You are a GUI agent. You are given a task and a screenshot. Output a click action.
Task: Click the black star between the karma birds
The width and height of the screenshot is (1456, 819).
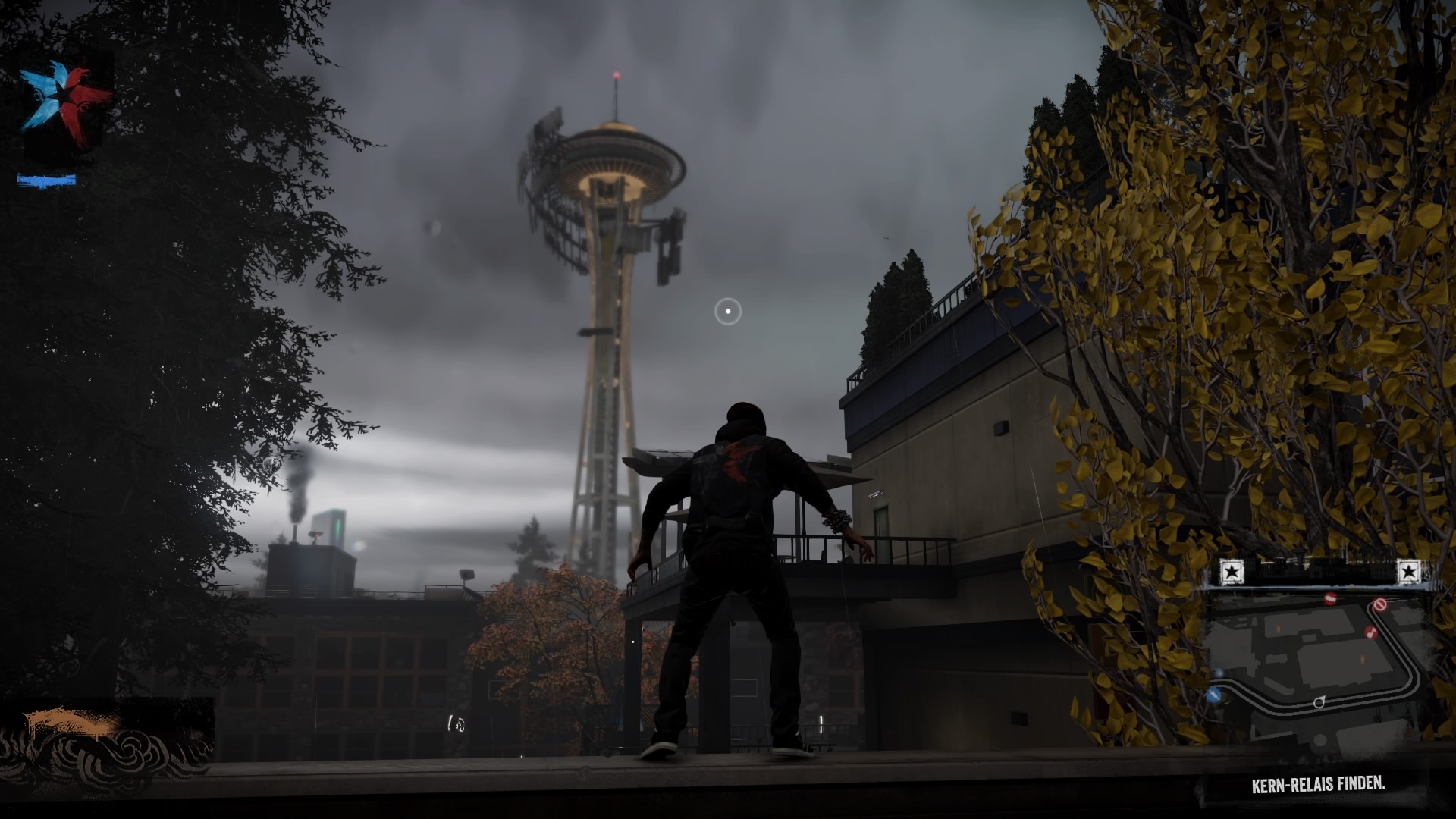coord(62,95)
